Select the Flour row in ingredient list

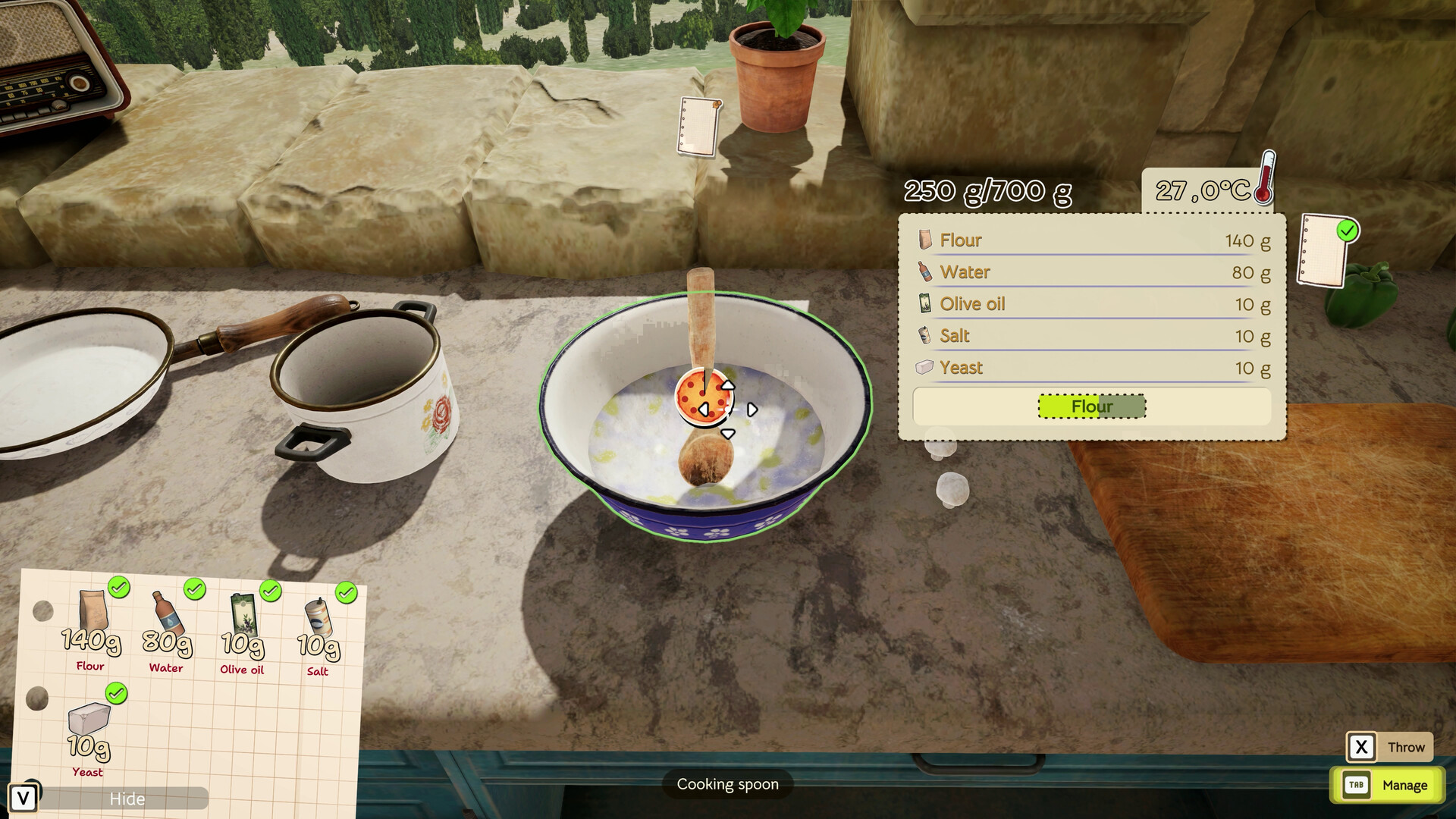click(1092, 240)
